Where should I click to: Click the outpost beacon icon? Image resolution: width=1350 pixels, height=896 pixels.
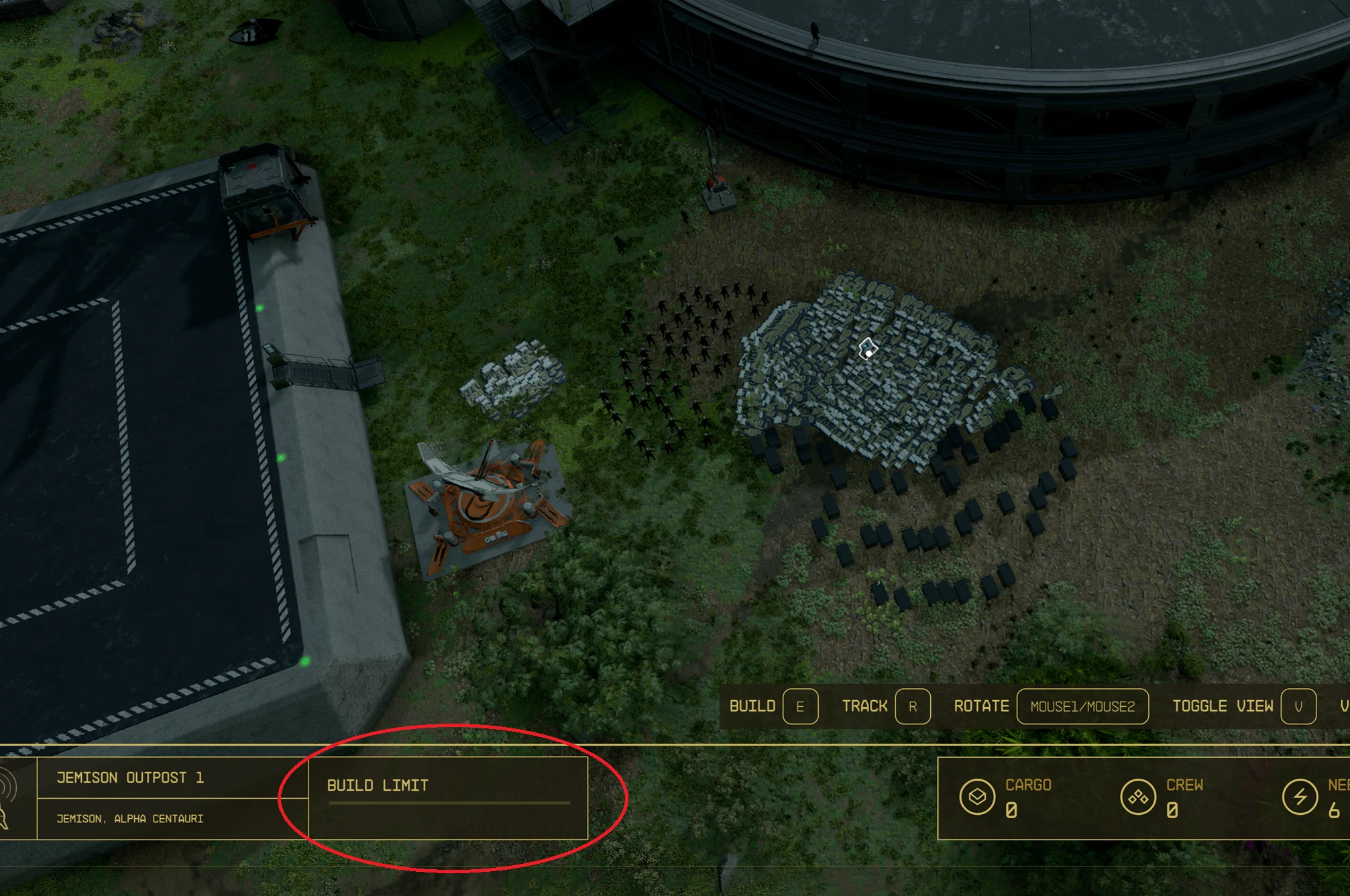click(8, 798)
